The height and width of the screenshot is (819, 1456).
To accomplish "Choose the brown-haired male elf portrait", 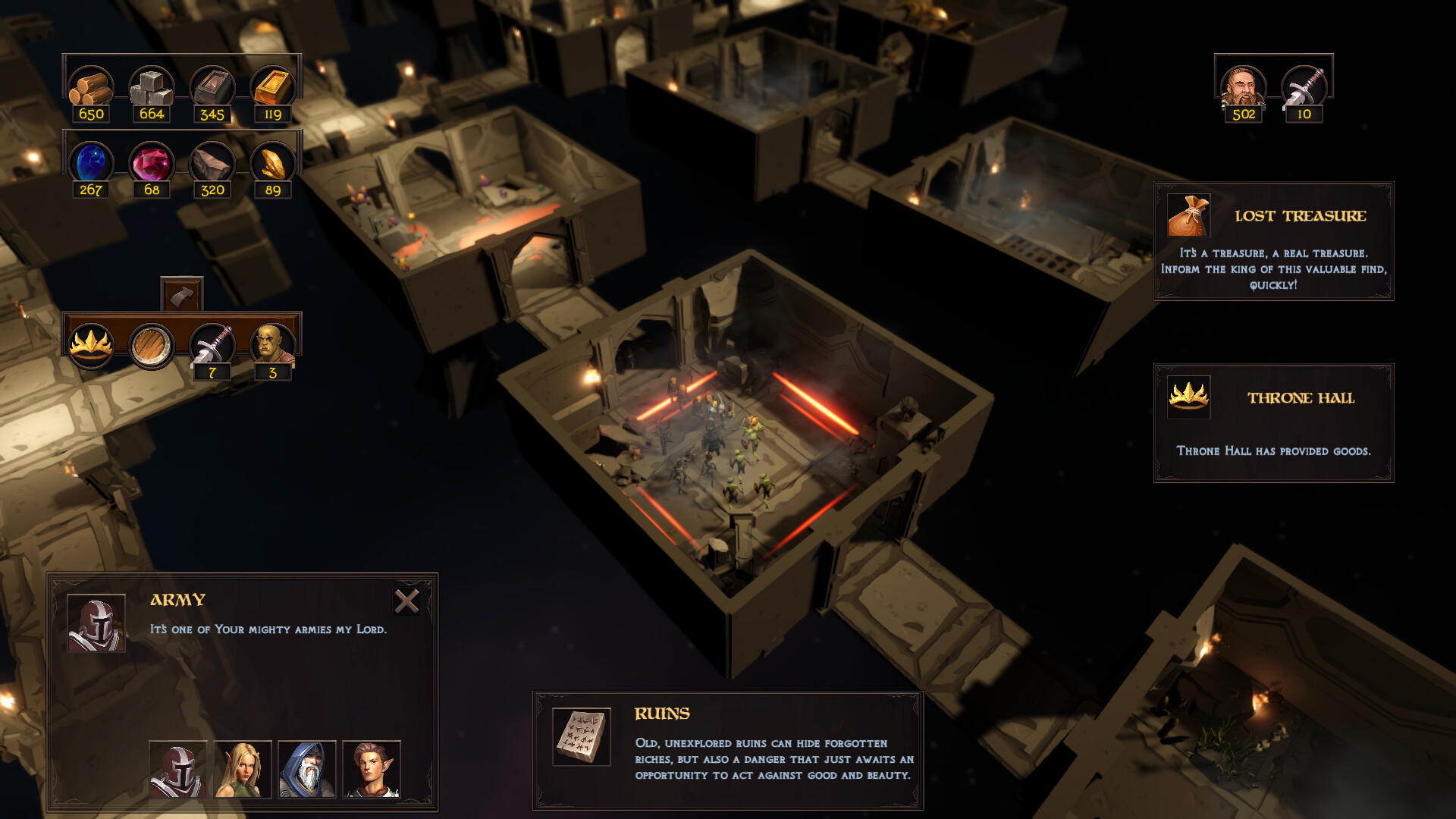I will [372, 769].
